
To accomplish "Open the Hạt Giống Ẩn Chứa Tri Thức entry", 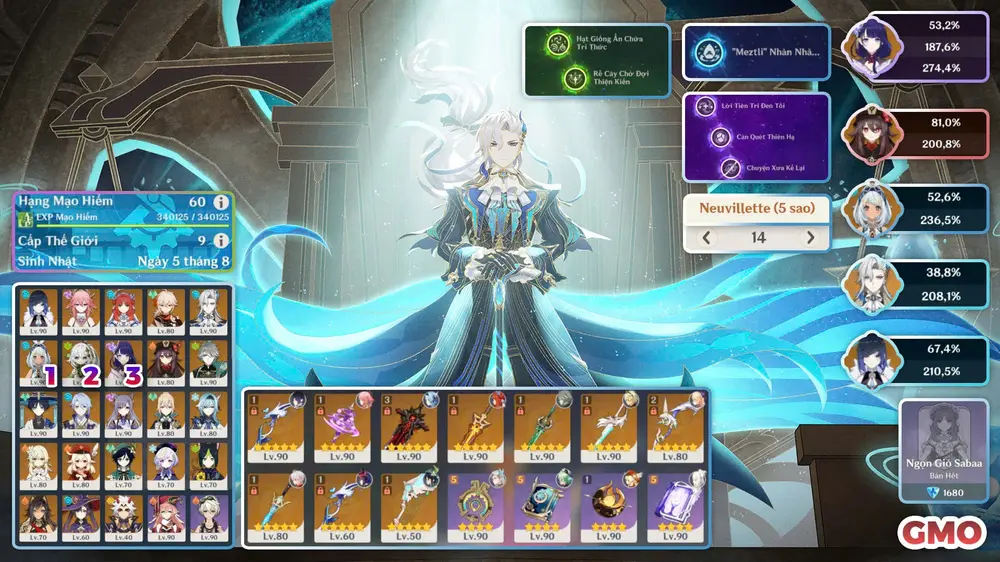I will coord(596,44).
